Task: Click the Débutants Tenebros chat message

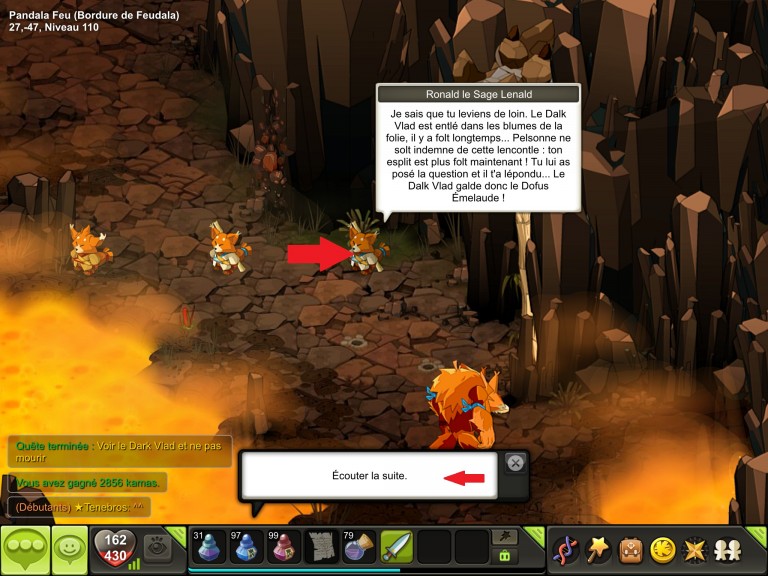Action: click(x=80, y=507)
